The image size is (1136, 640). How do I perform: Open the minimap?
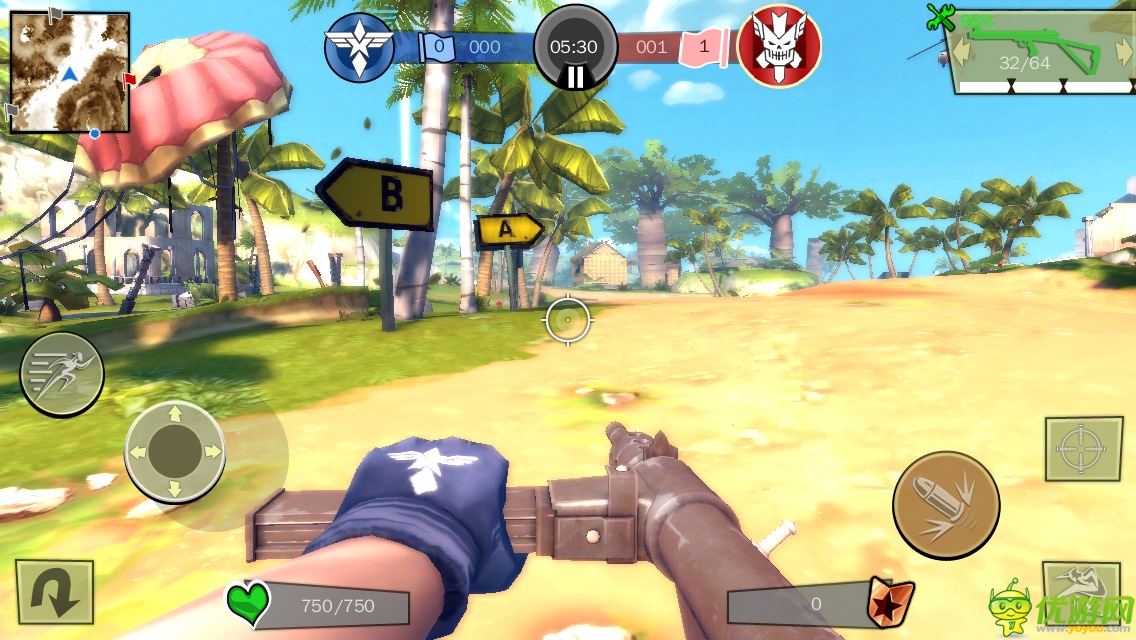coord(70,72)
